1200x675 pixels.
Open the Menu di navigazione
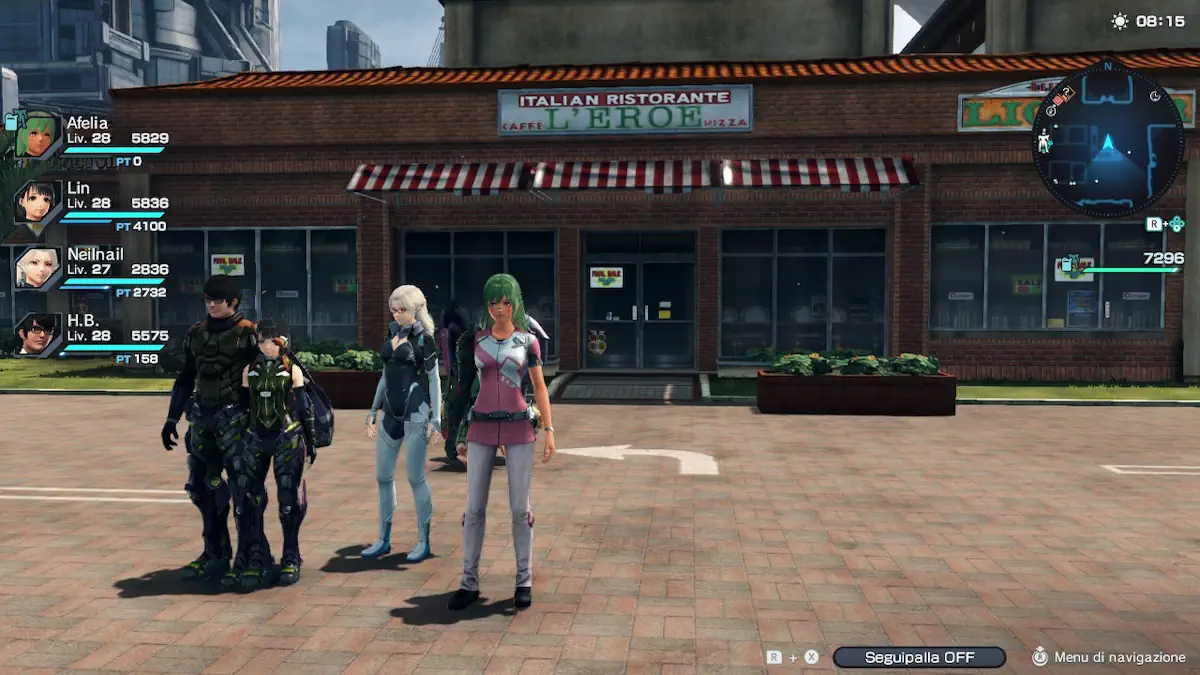(x=1108, y=657)
